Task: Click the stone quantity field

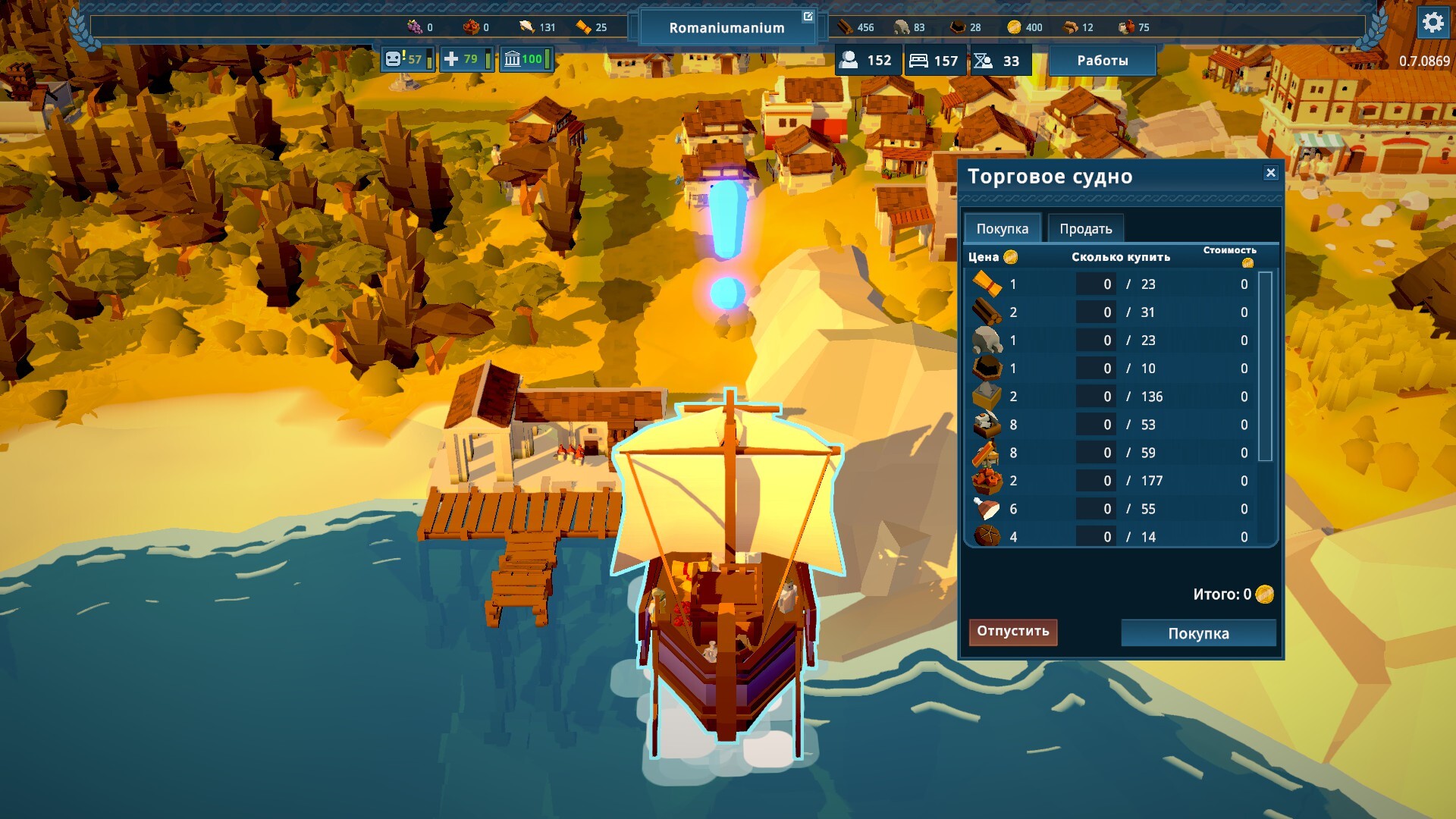Action: [1096, 340]
